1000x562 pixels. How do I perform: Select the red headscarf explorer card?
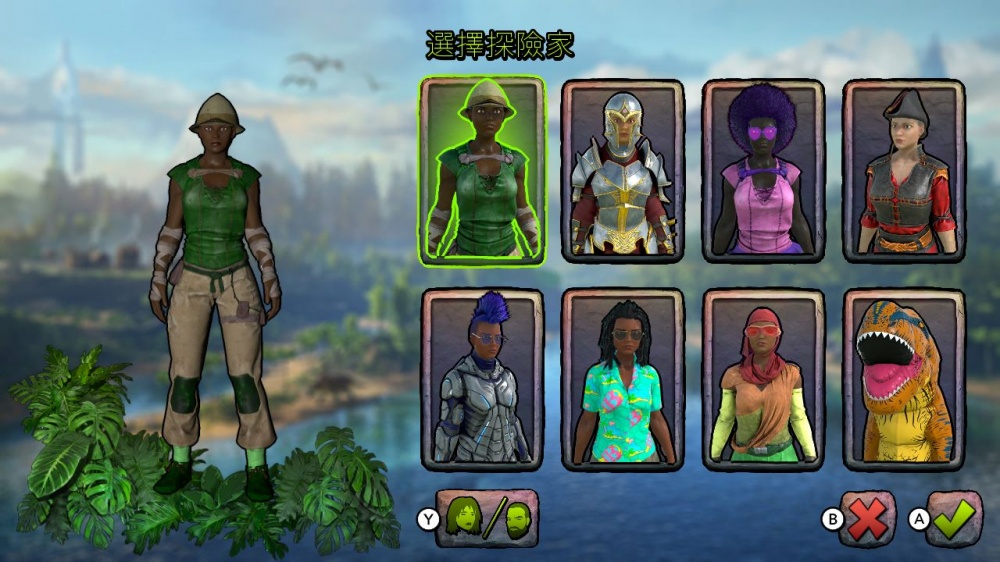[x=763, y=379]
